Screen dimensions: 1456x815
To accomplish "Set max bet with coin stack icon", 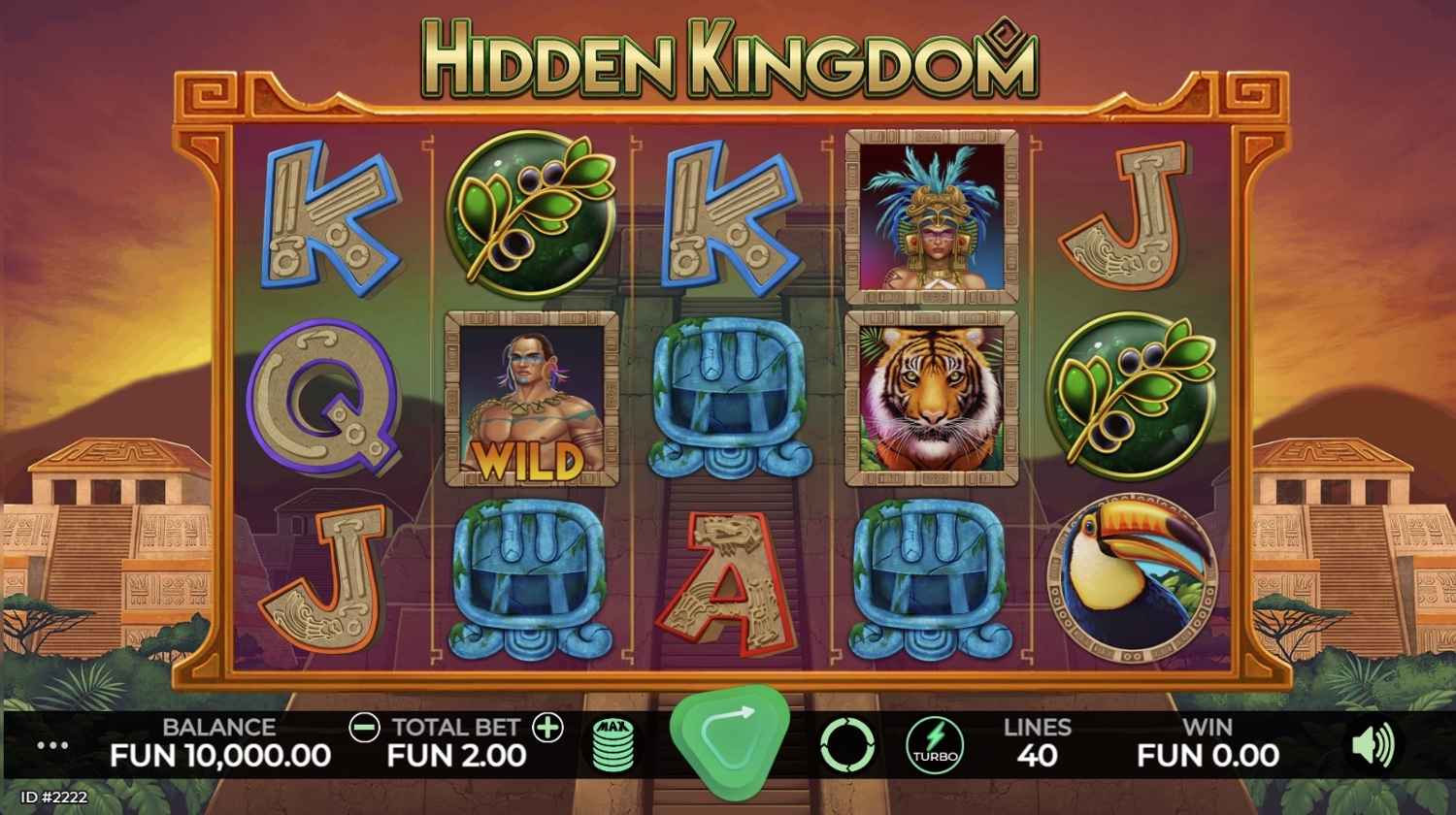I will pos(613,745).
